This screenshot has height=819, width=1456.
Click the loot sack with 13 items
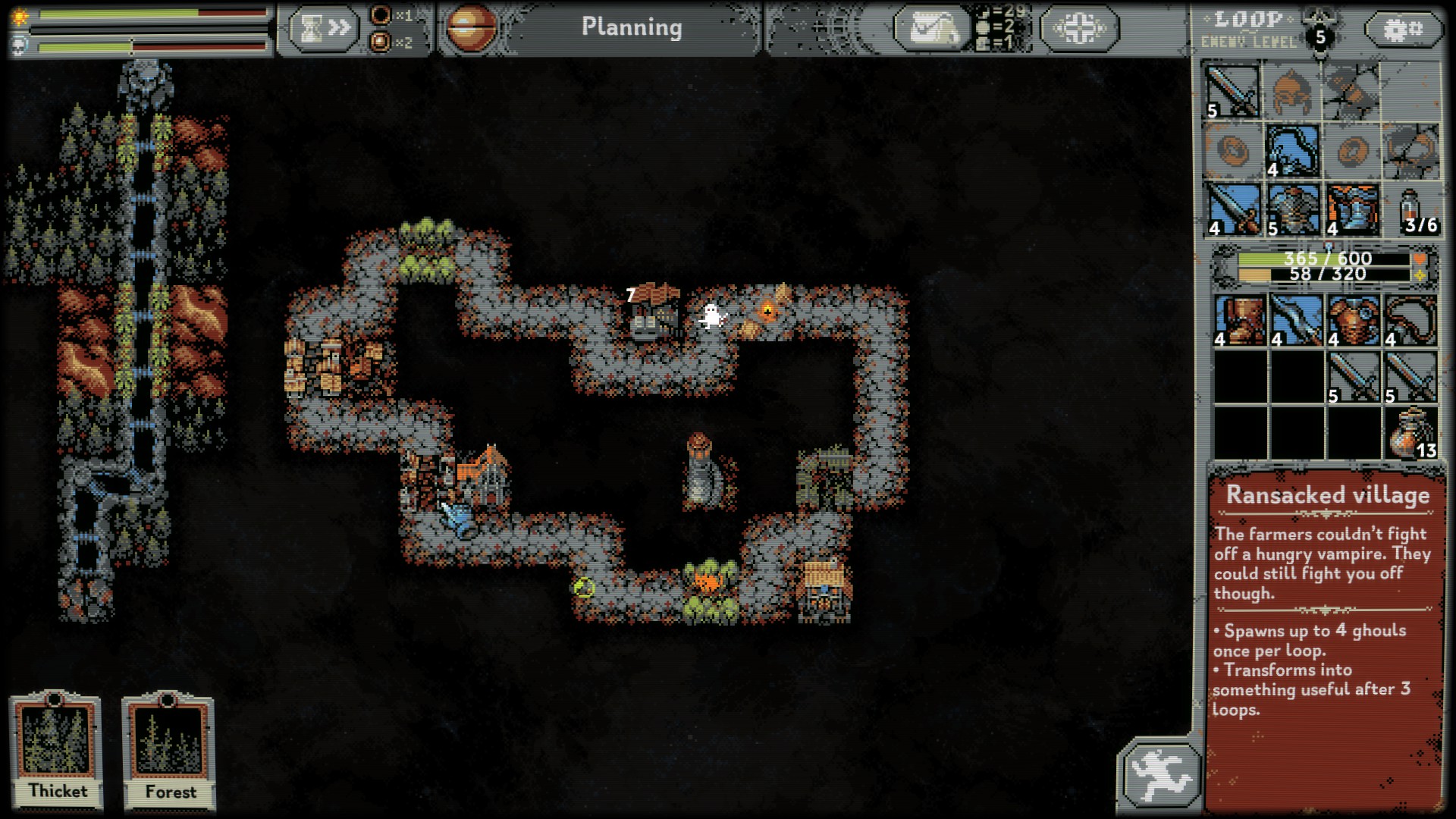click(1410, 433)
